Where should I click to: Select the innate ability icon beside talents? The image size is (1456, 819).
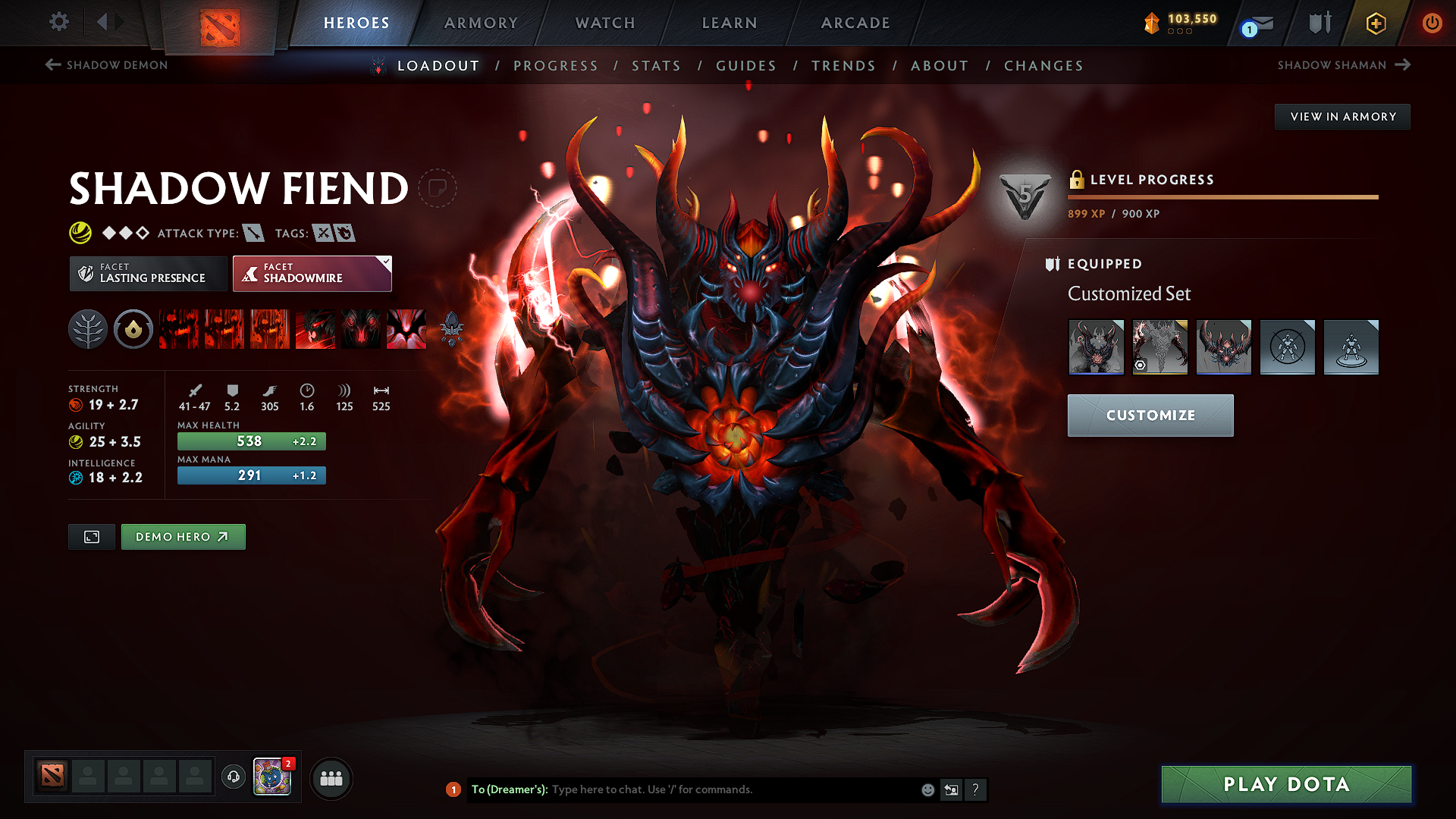pyautogui.click(x=133, y=329)
